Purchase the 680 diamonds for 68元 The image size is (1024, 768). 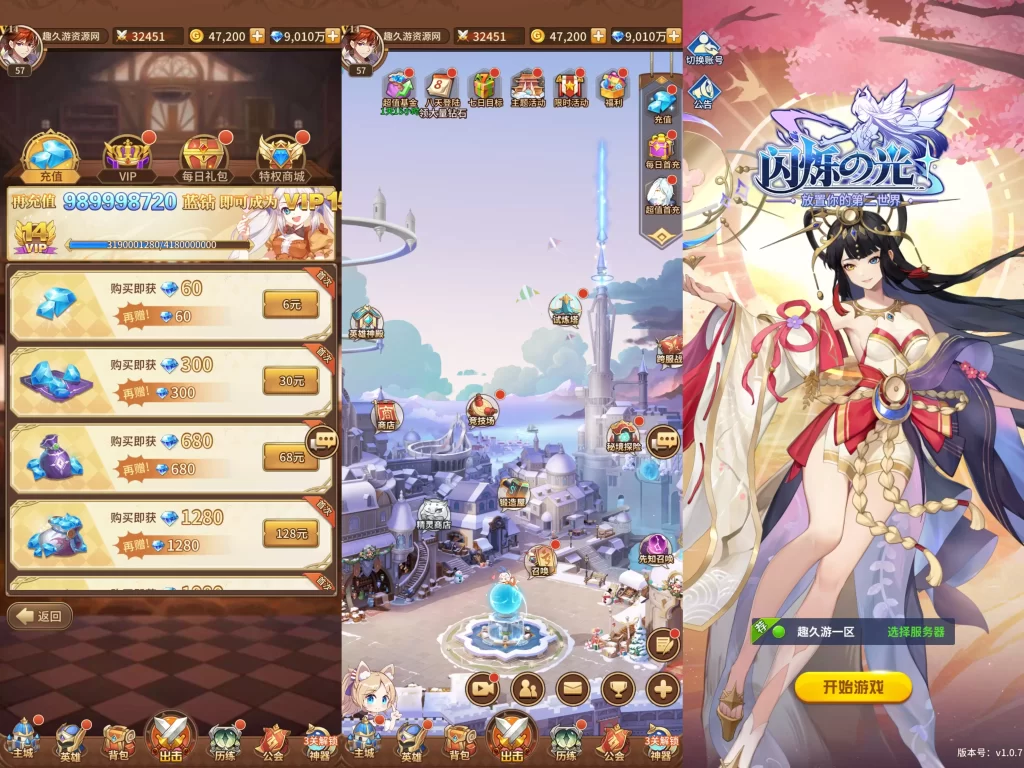(290, 457)
